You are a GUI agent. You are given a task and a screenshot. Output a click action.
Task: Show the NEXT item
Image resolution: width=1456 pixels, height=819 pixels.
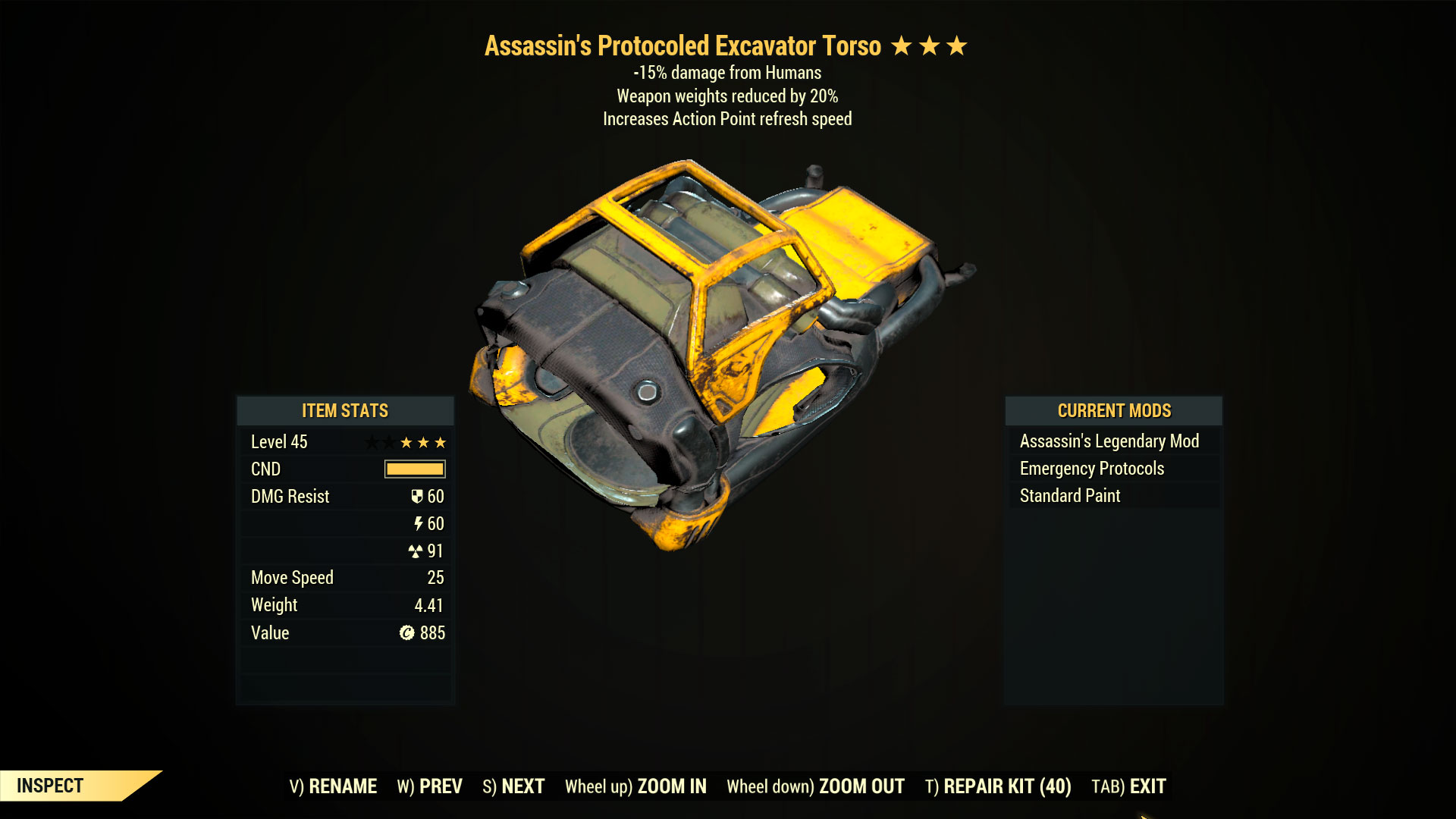[x=513, y=786]
